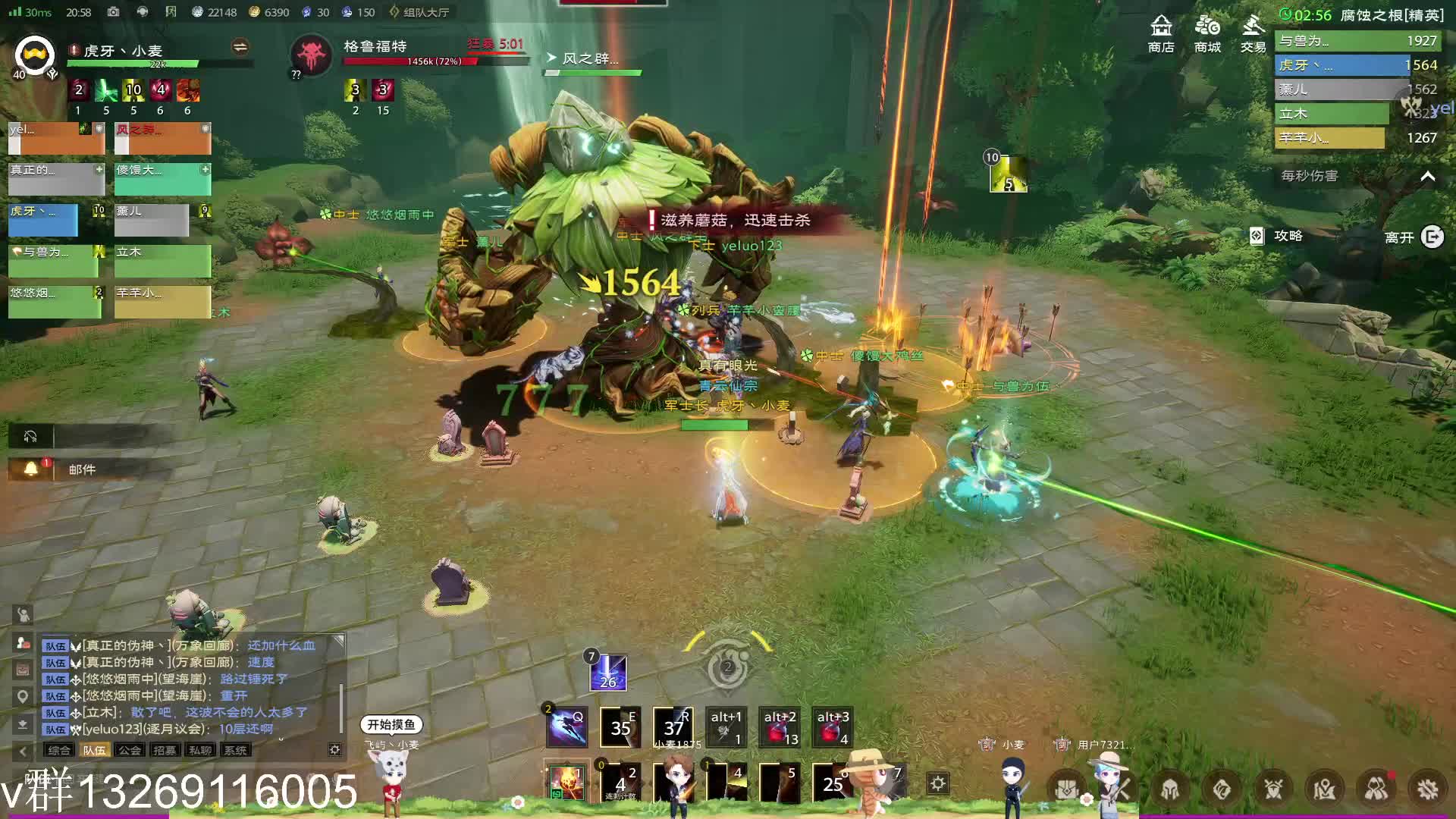The height and width of the screenshot is (819, 1456).
Task: Open the 交易 trade auction
Action: point(1253,33)
